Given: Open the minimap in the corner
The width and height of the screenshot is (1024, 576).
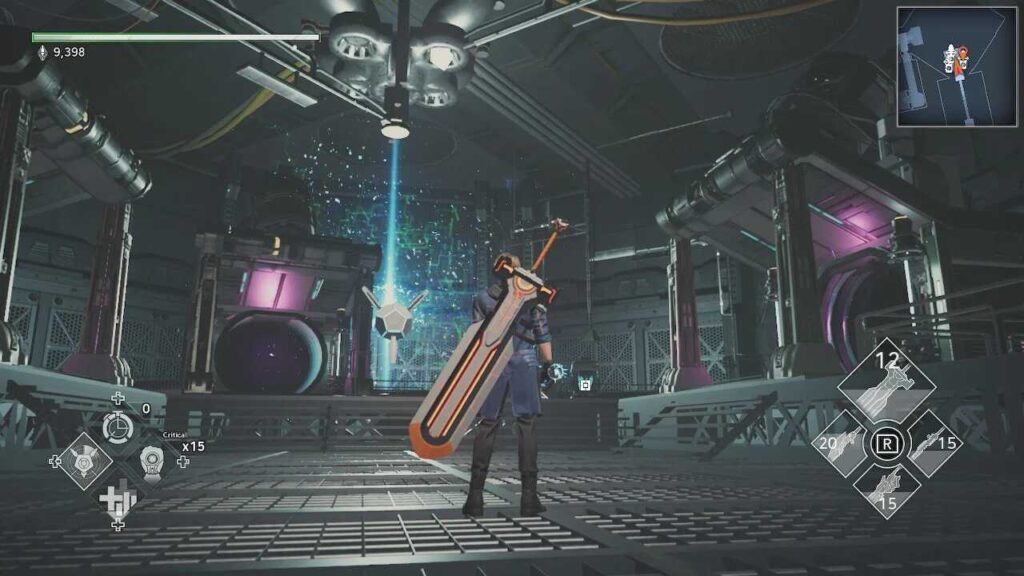Looking at the screenshot, I should [958, 67].
